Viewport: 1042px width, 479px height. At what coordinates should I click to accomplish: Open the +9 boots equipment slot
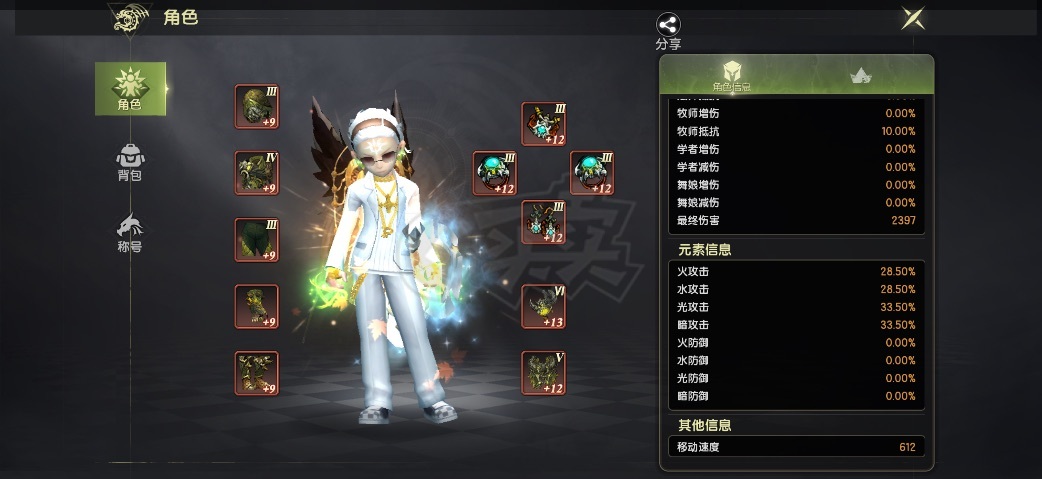256,372
